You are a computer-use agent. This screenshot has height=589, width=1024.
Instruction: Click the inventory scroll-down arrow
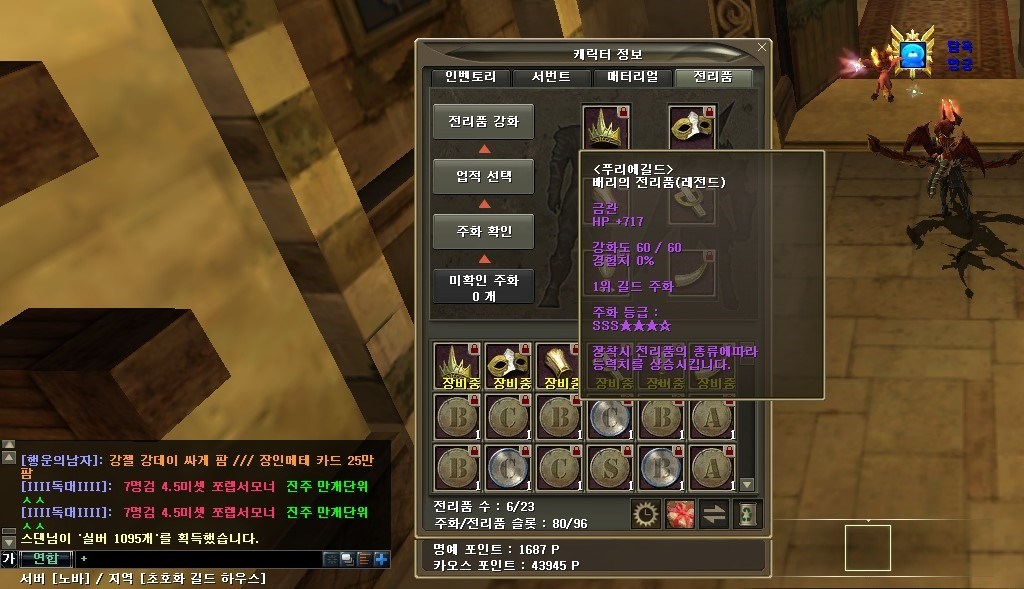746,485
